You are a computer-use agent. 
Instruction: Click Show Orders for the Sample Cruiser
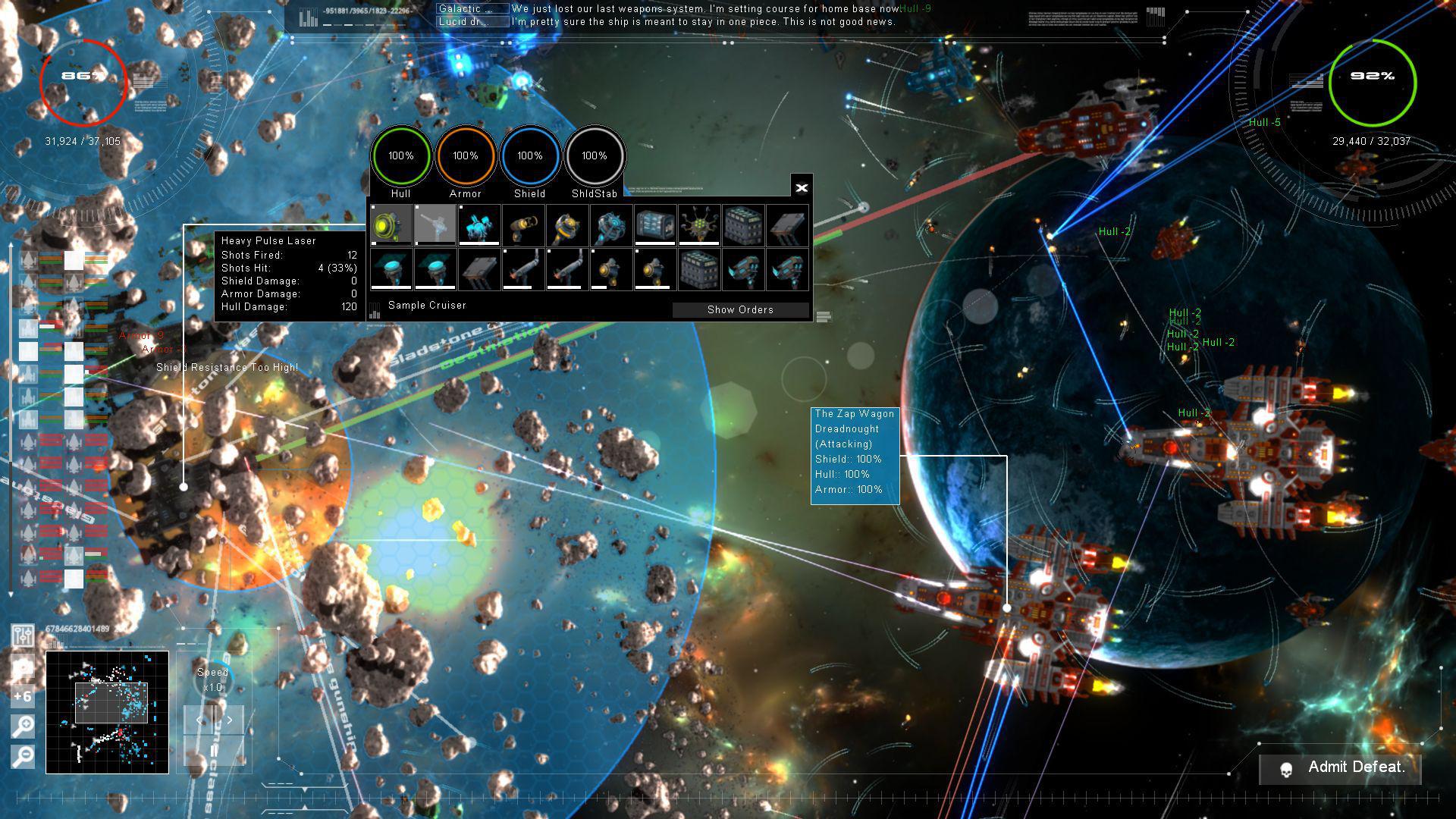tap(740, 309)
